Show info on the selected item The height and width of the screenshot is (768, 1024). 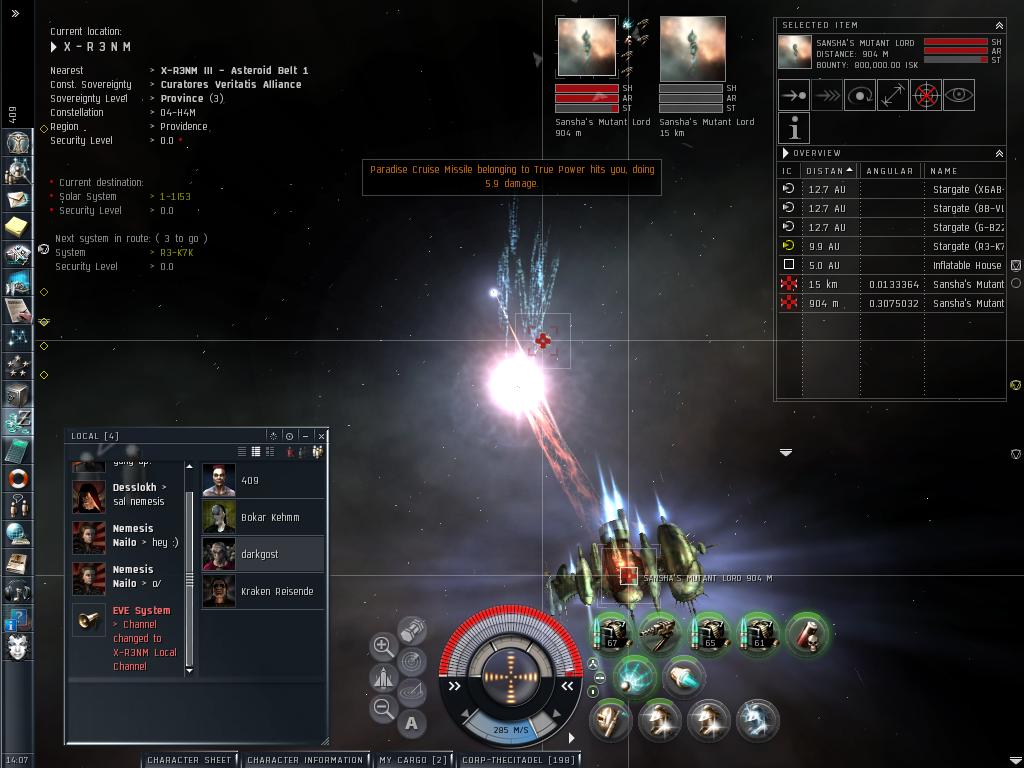(x=794, y=128)
